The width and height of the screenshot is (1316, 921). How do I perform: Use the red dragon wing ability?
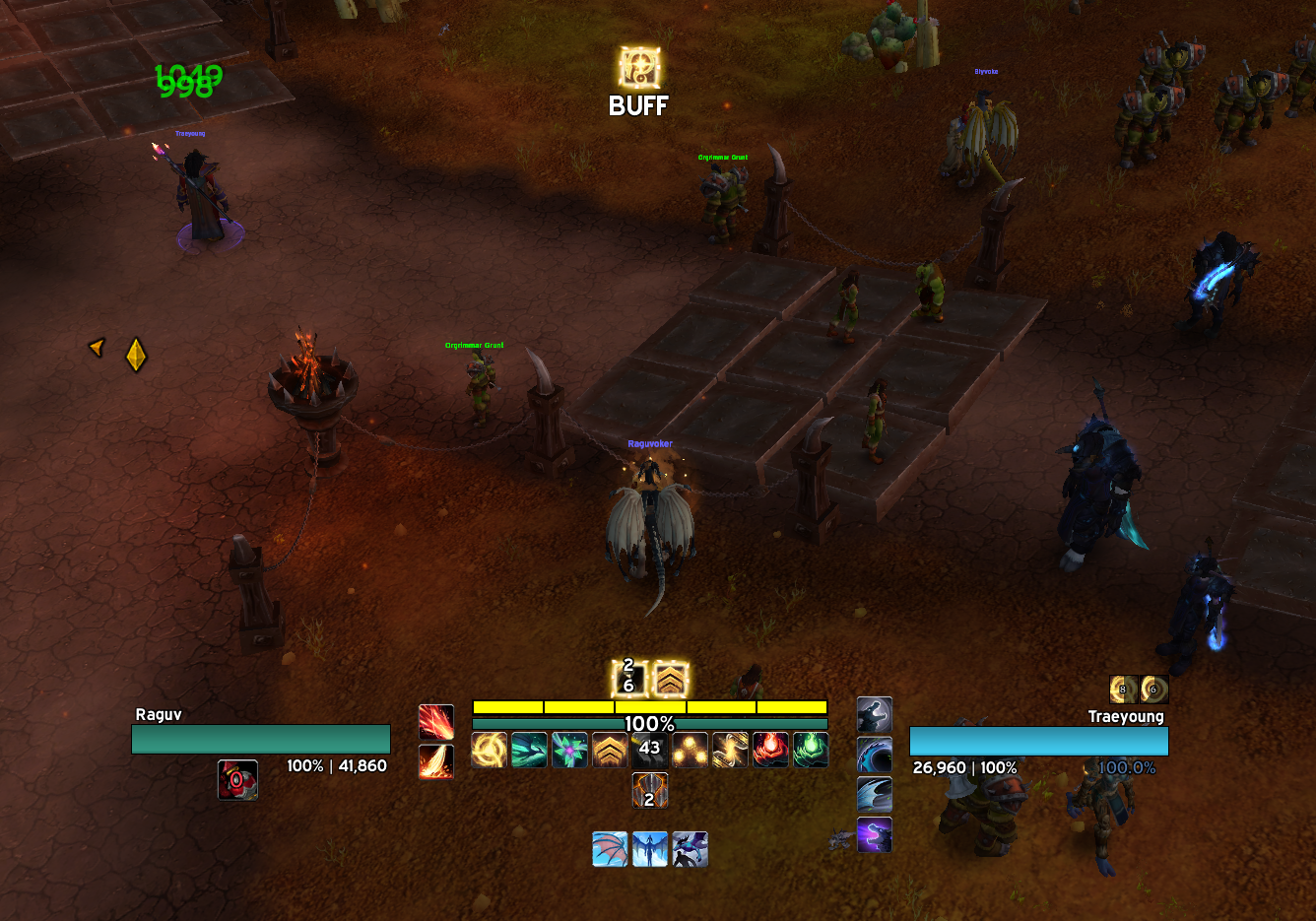pos(610,849)
